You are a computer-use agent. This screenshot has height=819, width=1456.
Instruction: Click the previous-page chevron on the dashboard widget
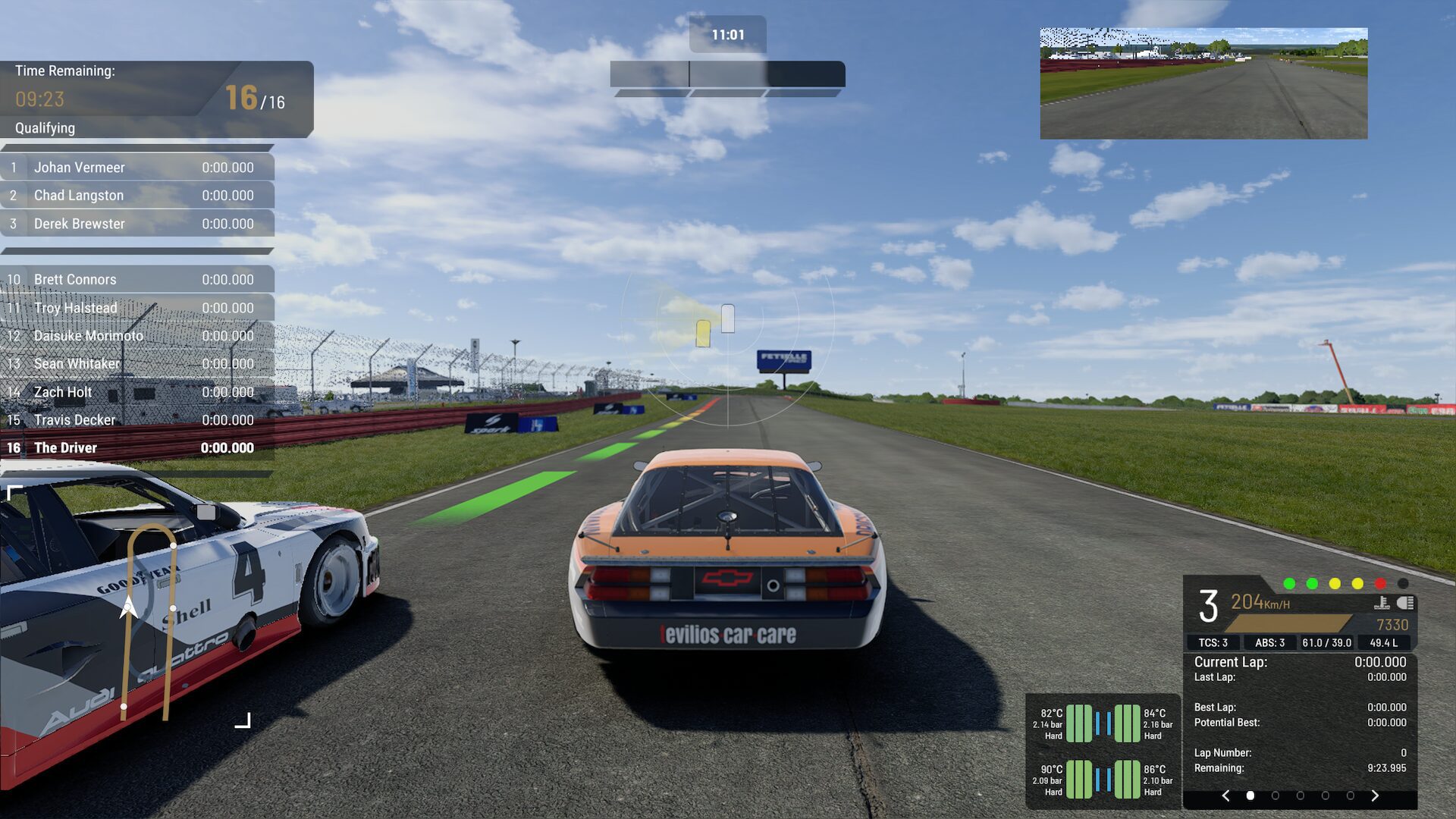(x=1227, y=796)
